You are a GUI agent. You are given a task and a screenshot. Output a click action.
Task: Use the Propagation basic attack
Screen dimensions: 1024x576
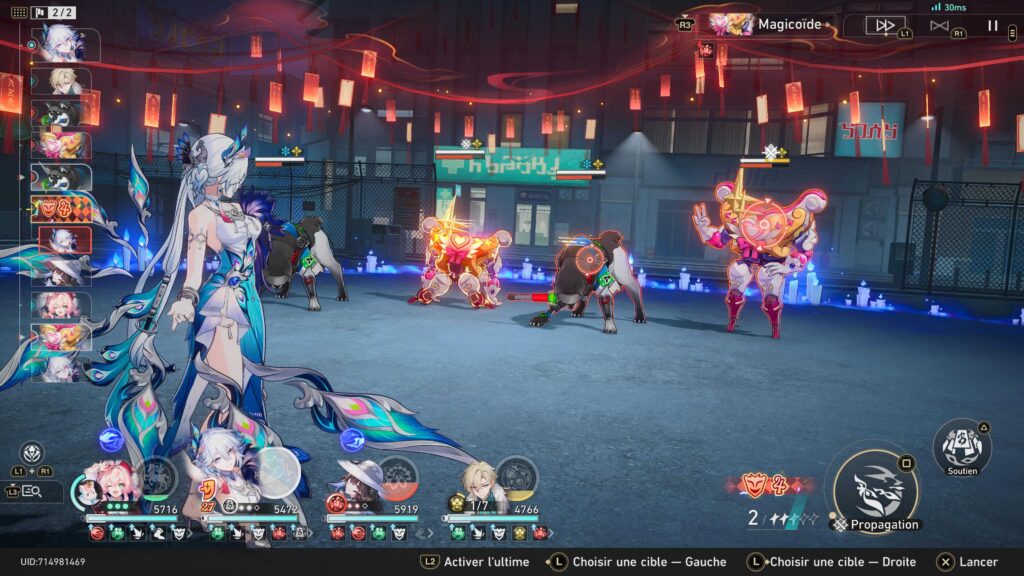875,489
